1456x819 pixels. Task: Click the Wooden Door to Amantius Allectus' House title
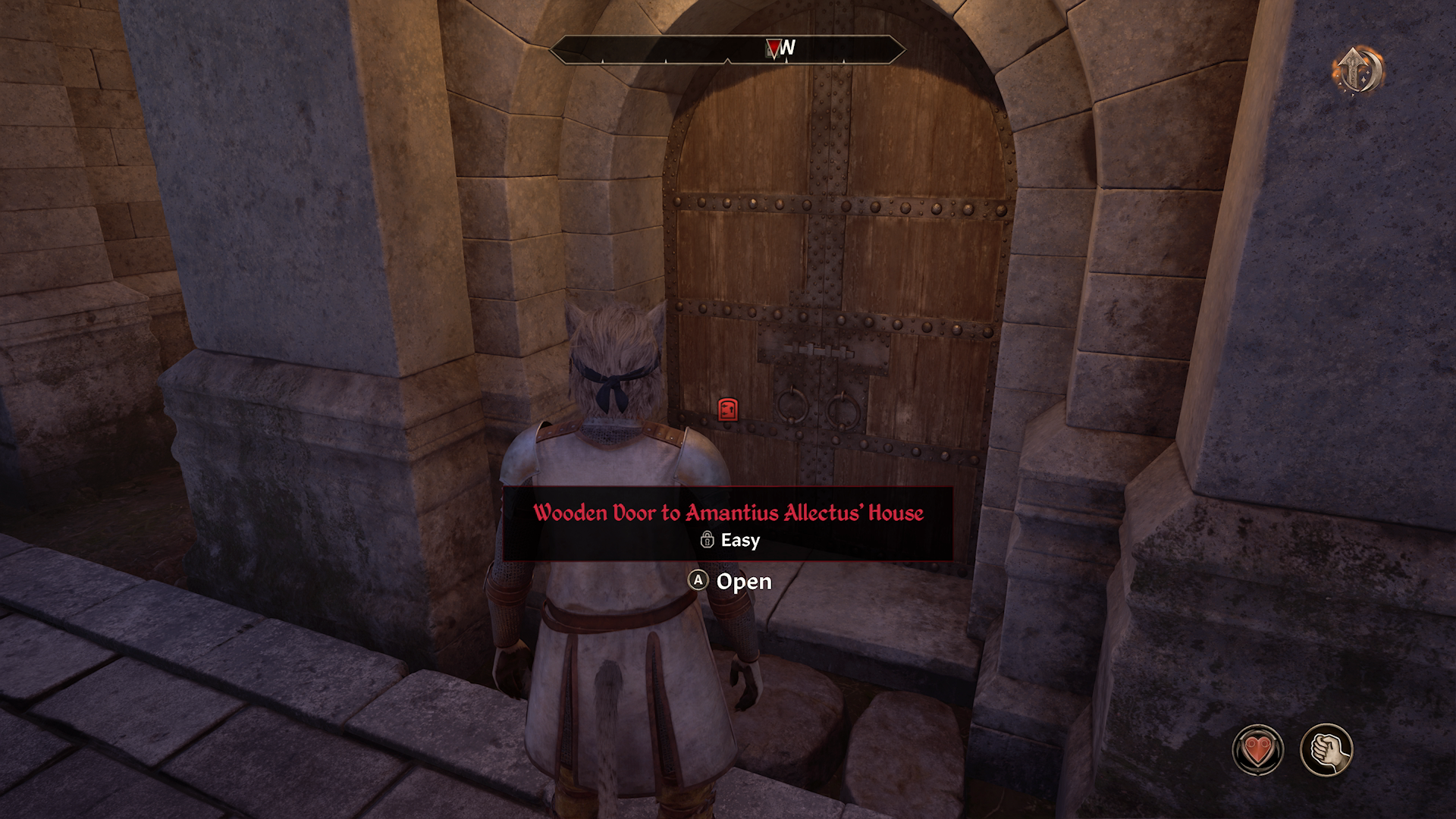coord(730,513)
